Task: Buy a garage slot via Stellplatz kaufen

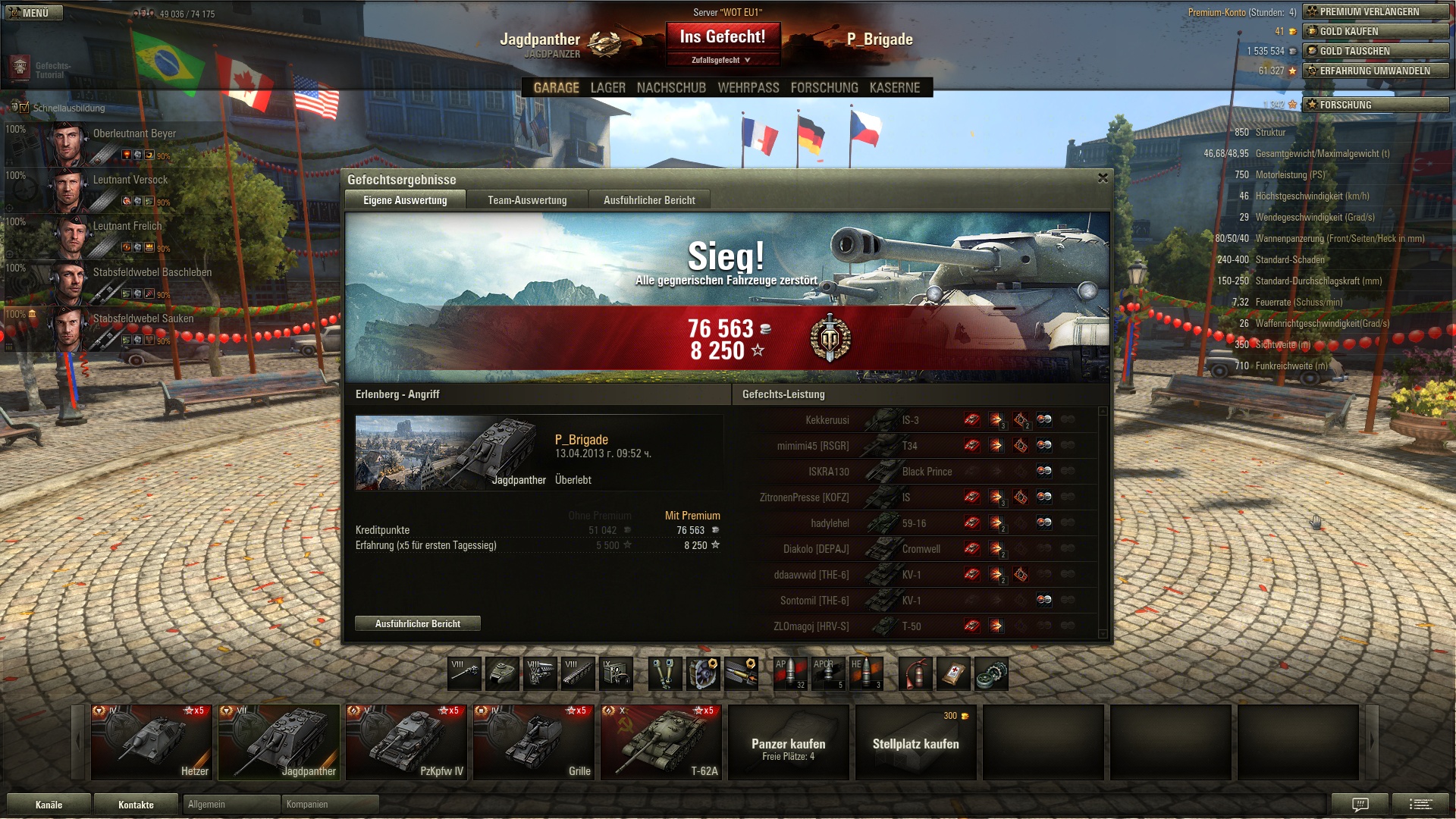Action: coord(915,742)
